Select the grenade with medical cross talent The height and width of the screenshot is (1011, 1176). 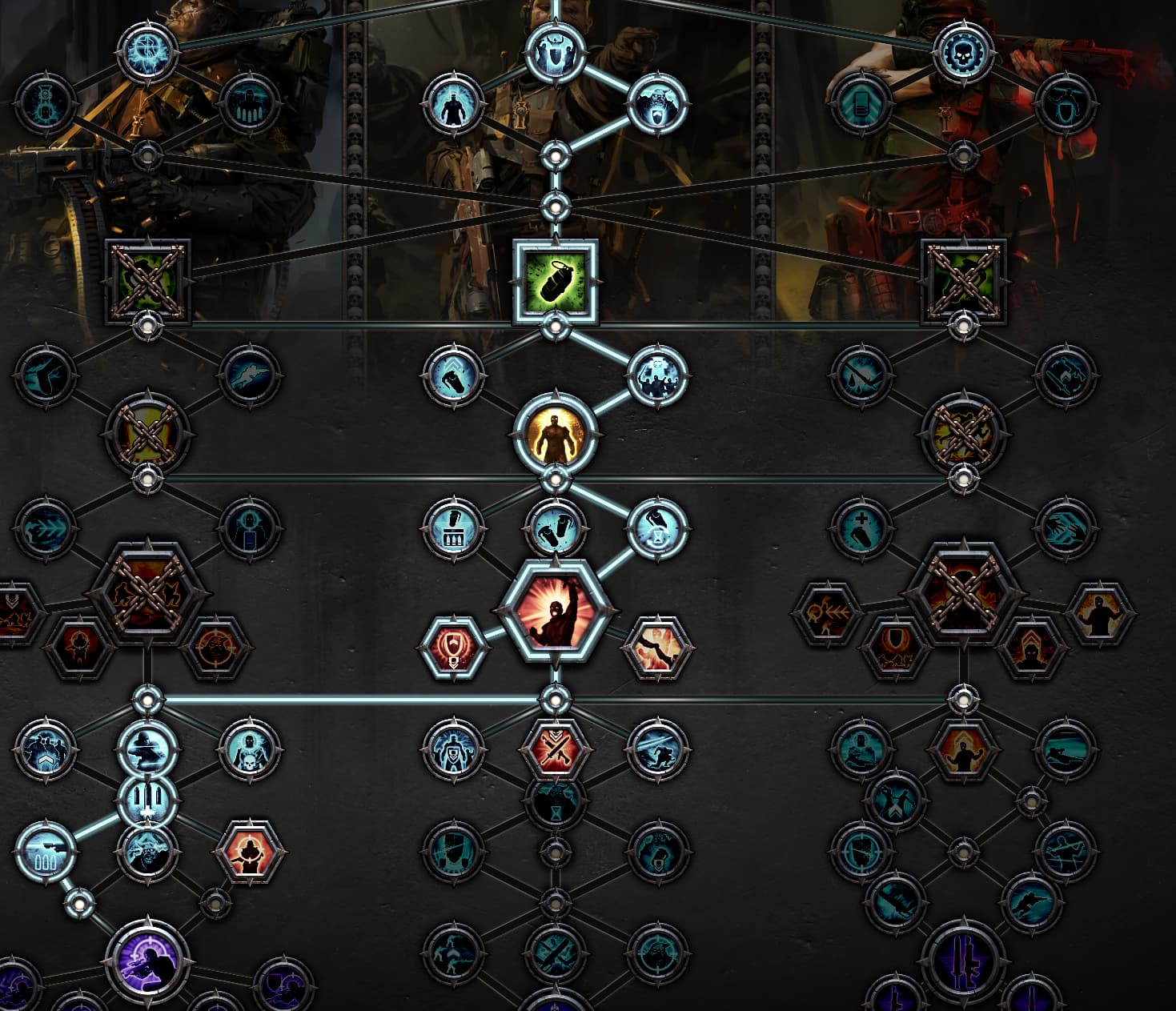861,529
